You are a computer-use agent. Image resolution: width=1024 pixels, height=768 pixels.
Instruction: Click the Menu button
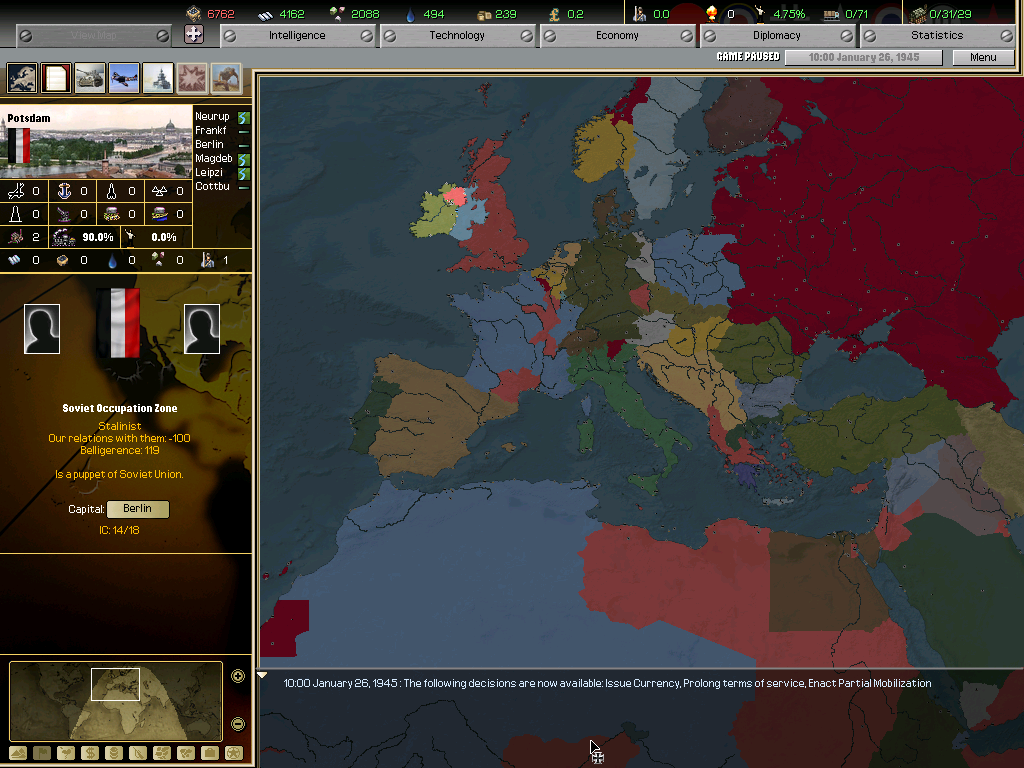tap(983, 57)
